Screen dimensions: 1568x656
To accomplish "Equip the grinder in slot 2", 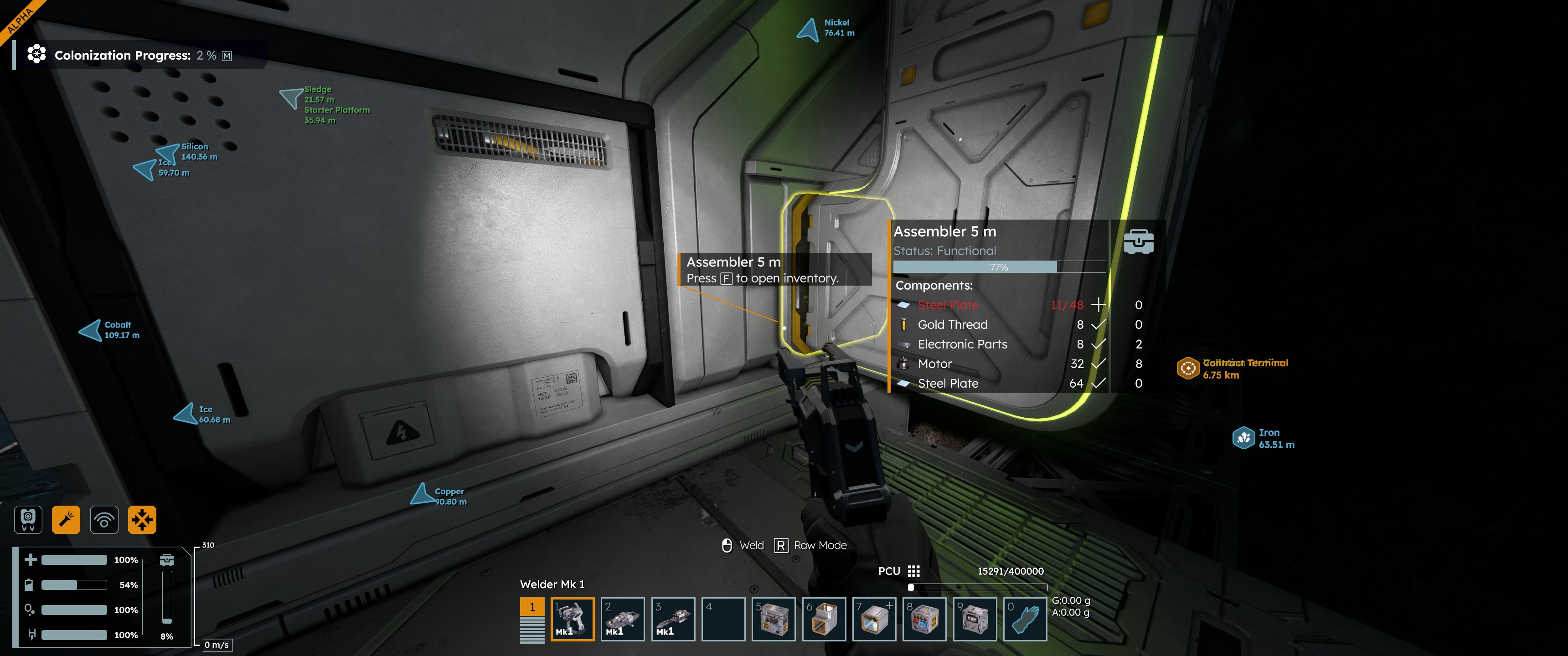I will point(622,619).
